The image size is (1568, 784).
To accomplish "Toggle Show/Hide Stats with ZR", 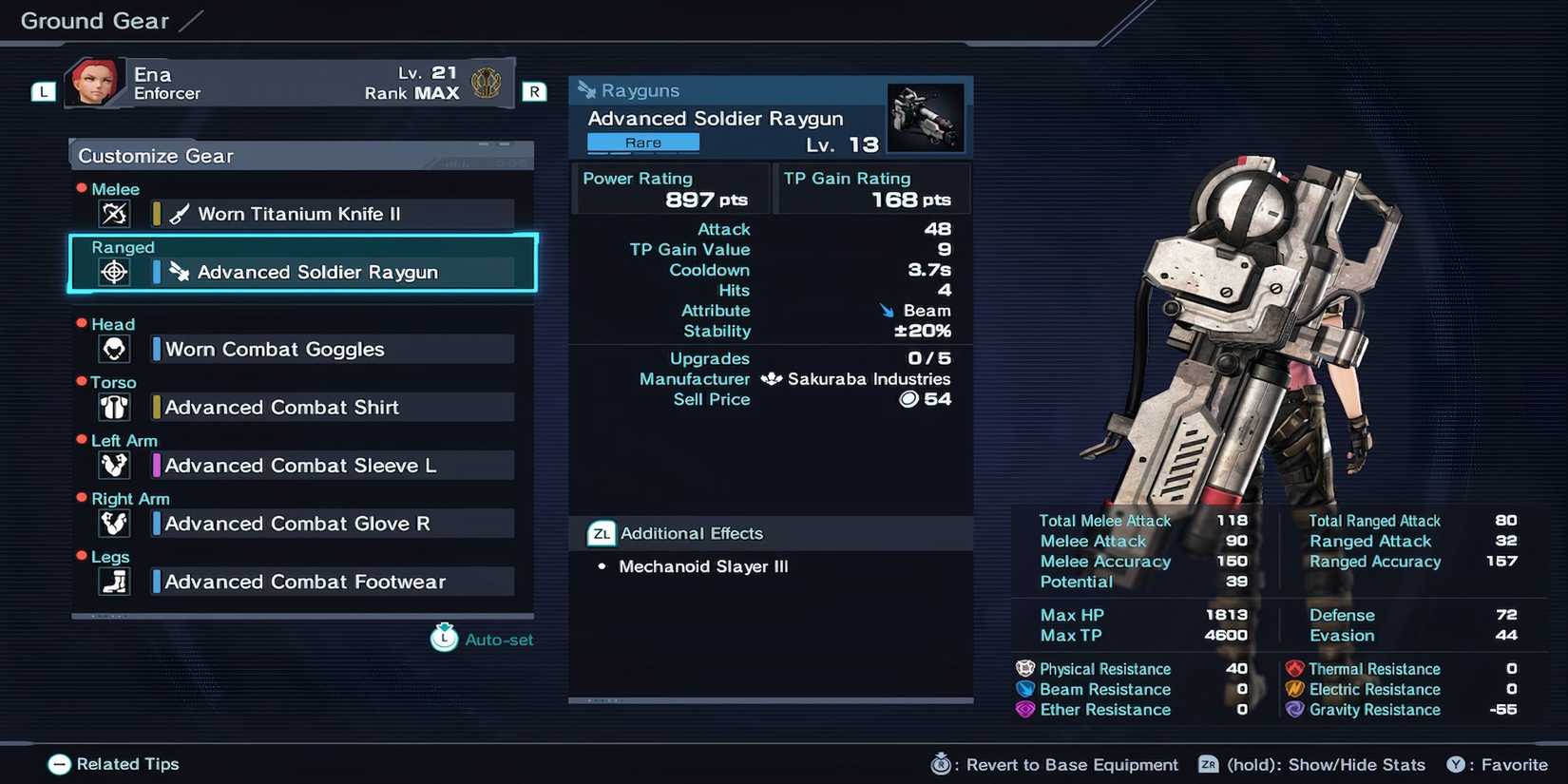I will click(x=1209, y=764).
